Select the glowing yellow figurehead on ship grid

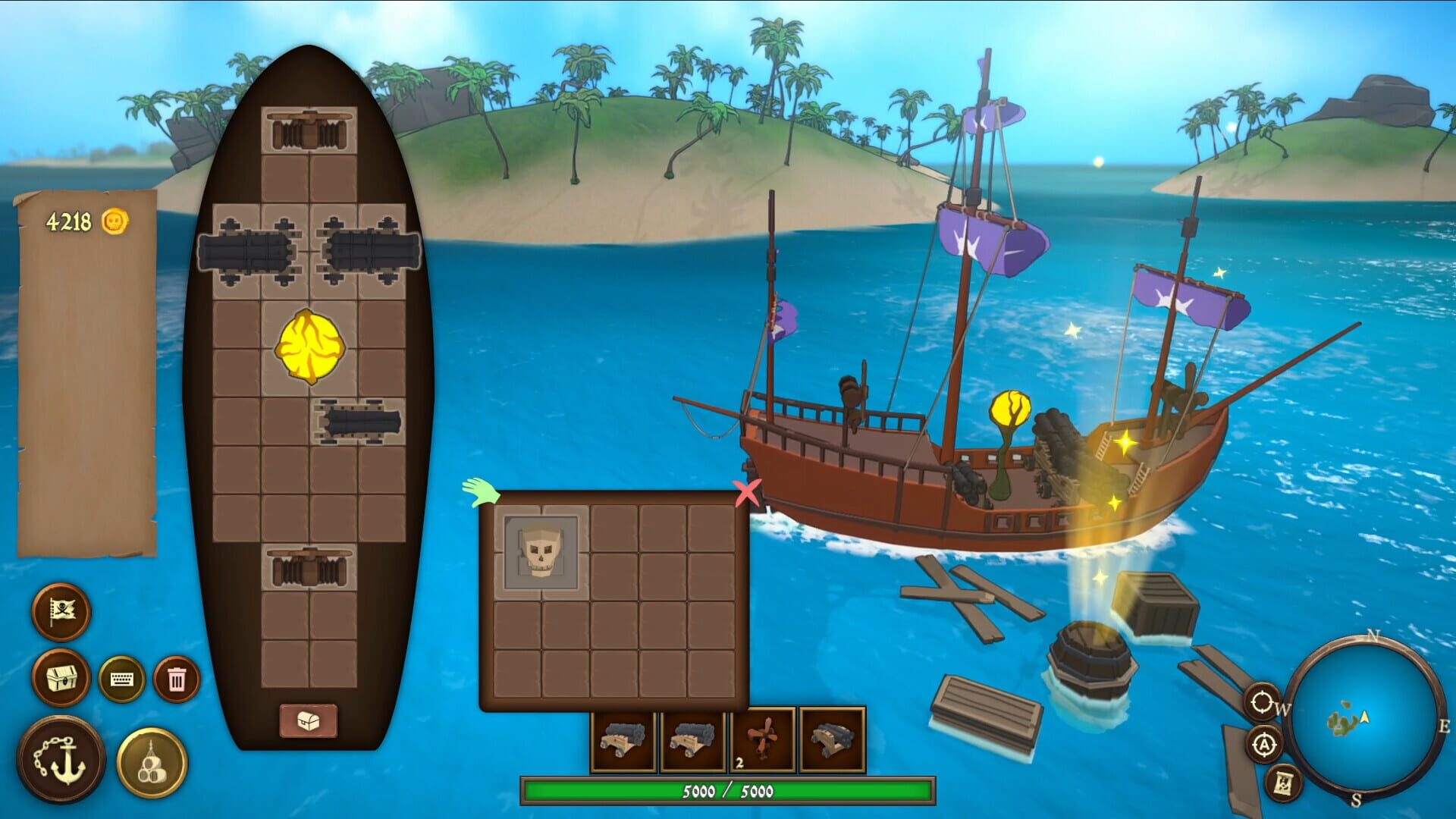(309, 345)
